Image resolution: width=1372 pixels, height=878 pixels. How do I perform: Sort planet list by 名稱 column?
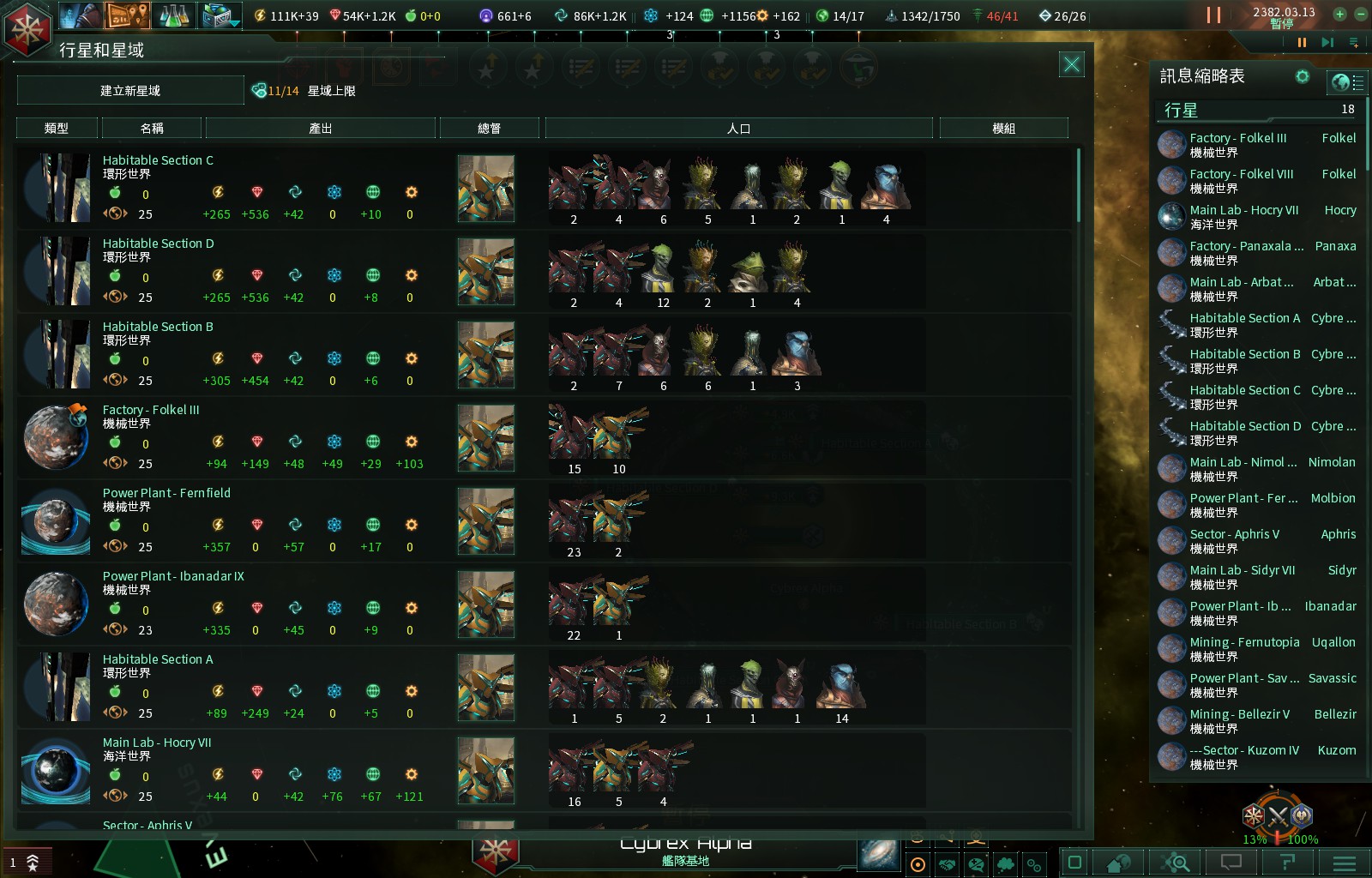point(152,129)
